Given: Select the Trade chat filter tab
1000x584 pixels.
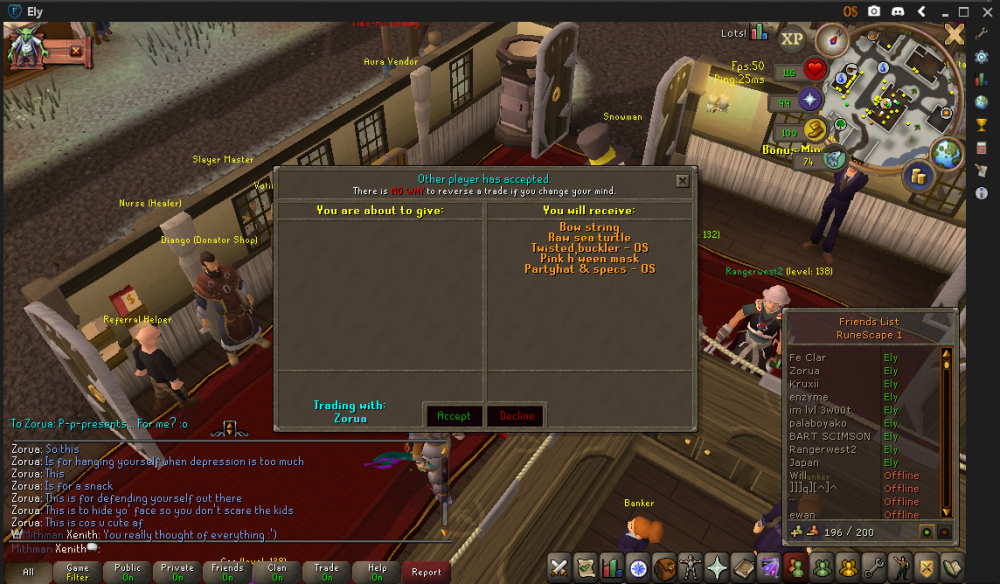Looking at the screenshot, I should [327, 572].
